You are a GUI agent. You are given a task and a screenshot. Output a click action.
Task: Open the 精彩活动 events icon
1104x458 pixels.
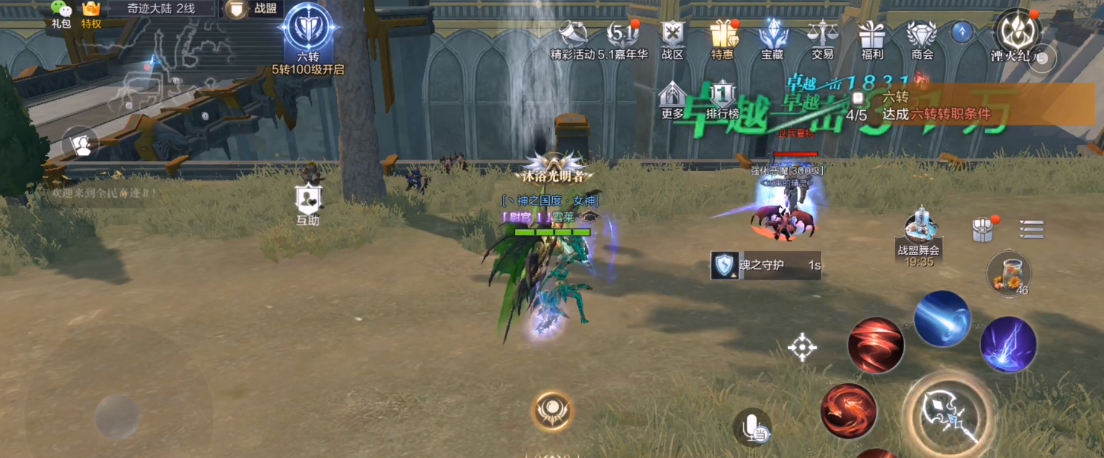point(576,38)
